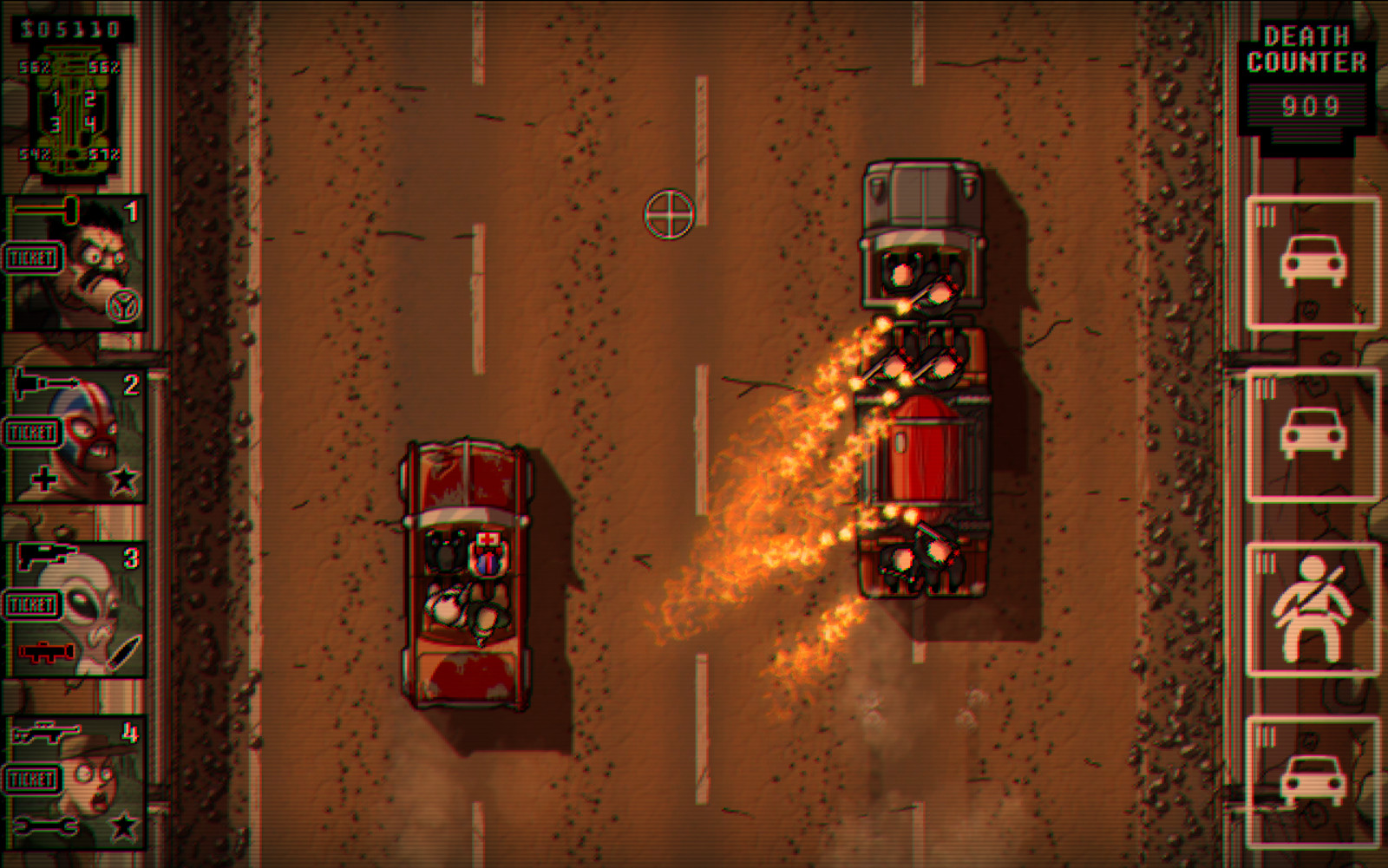Select the shotgun icon on the alien's card
The image size is (1388, 868).
click(42, 551)
